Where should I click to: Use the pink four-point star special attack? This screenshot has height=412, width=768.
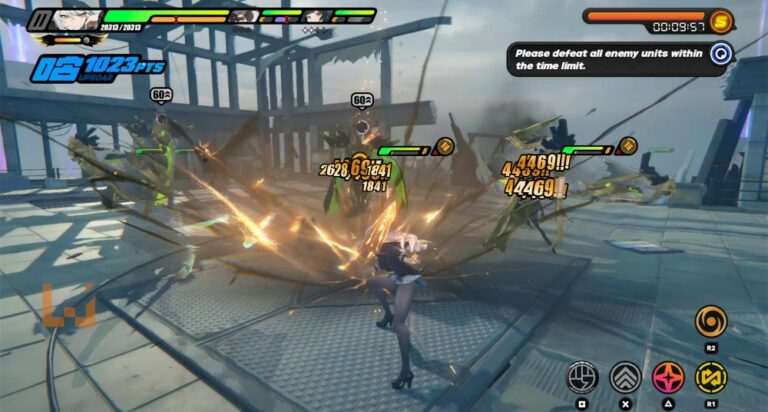coord(667,377)
